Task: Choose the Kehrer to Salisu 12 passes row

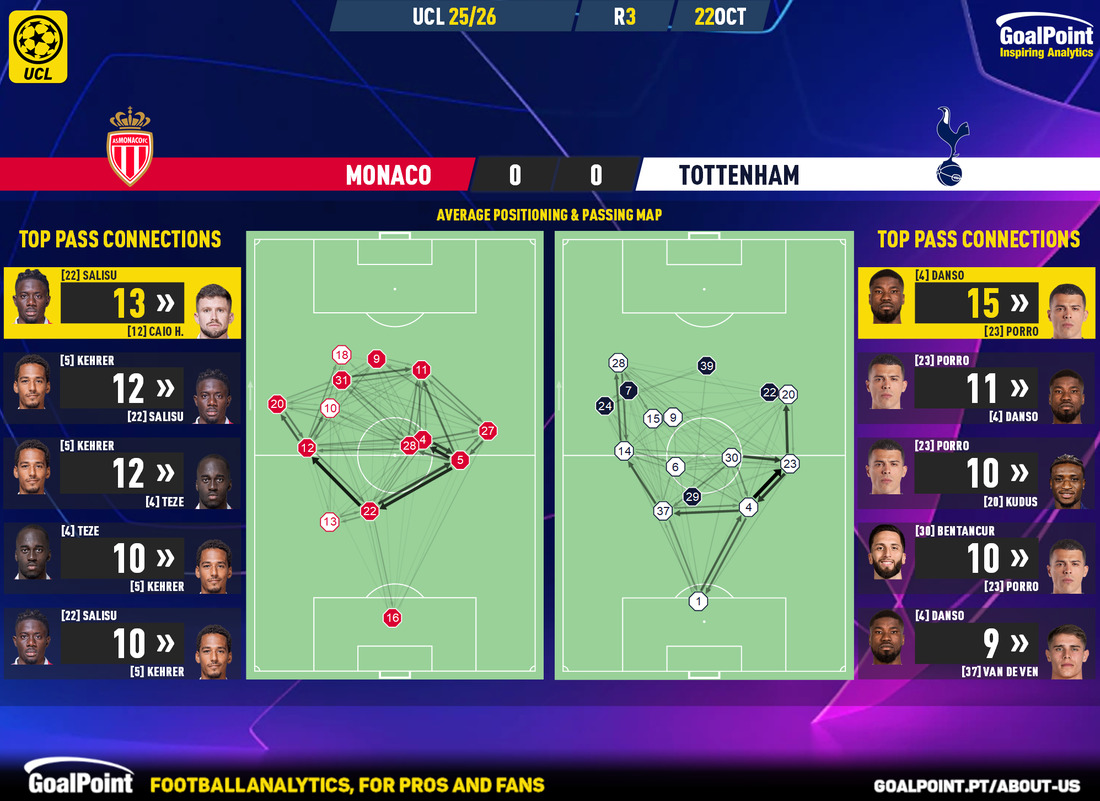Action: 121,388
